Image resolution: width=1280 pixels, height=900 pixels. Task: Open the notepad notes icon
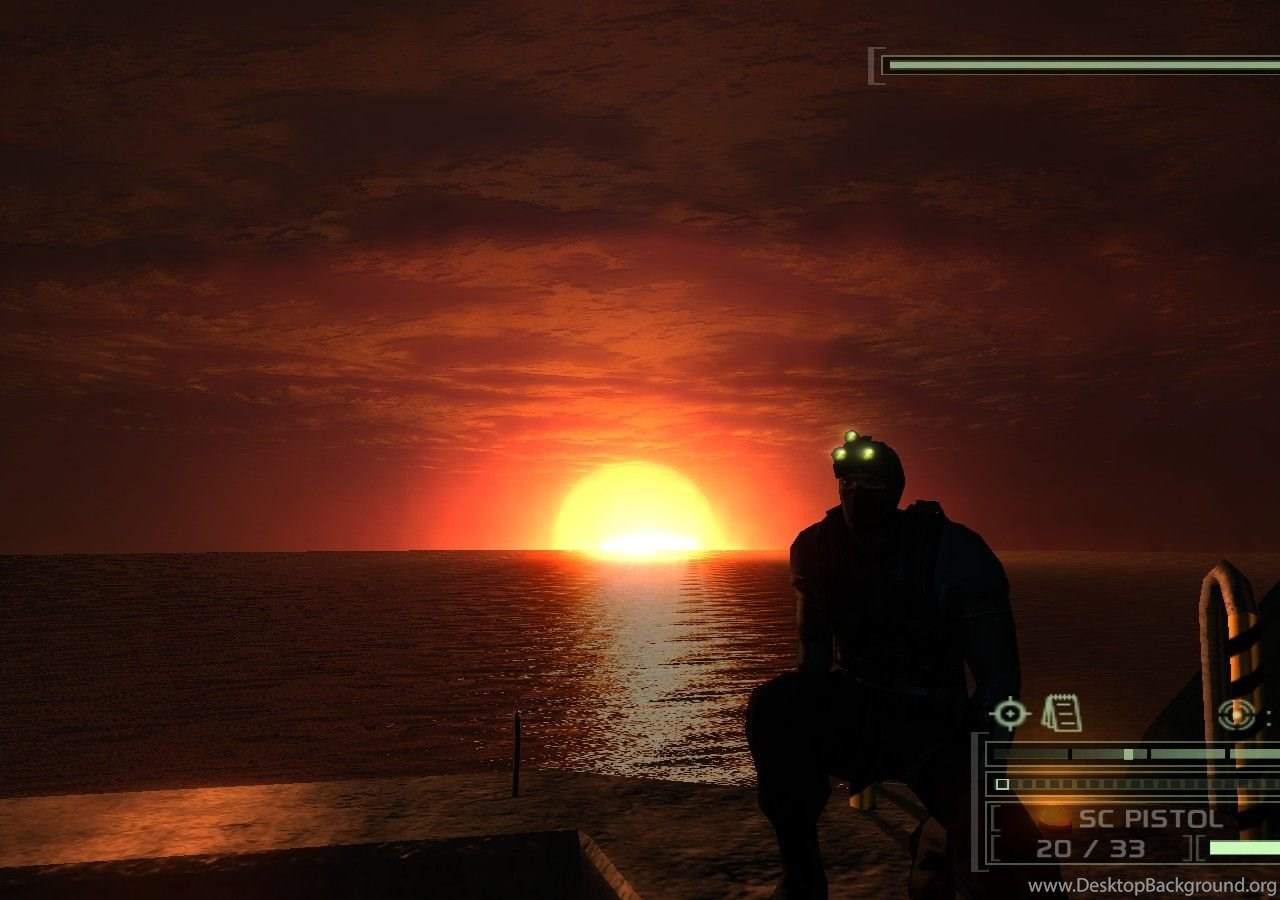(1062, 713)
